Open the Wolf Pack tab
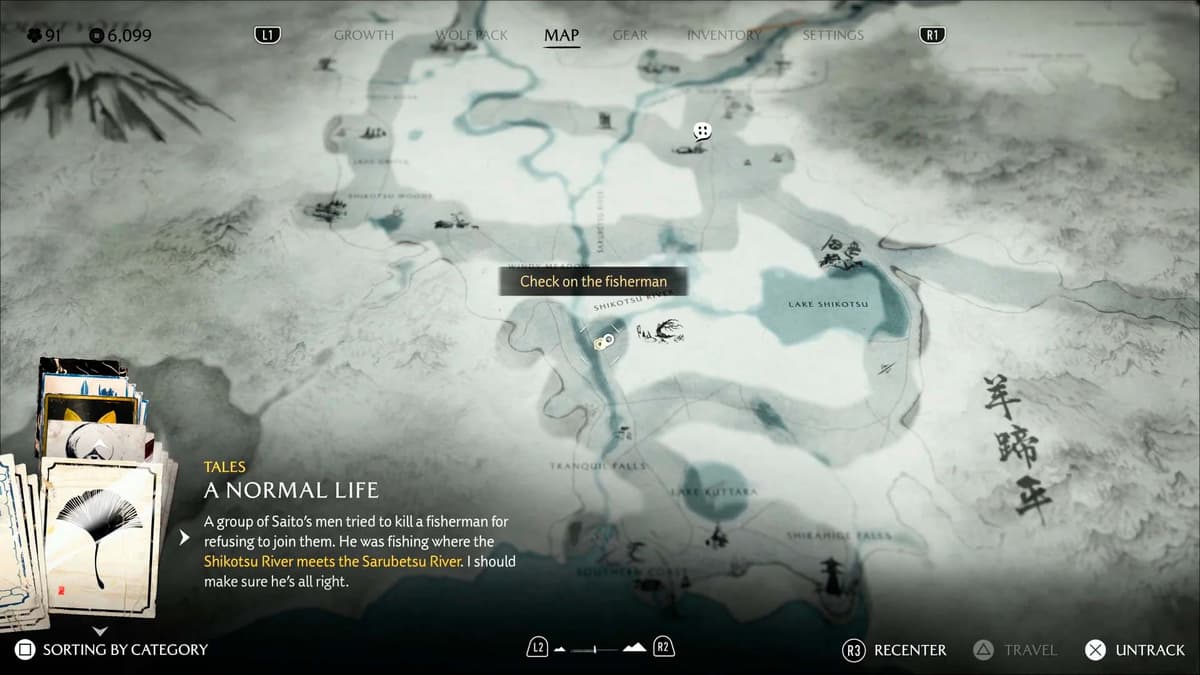1200x675 pixels. pyautogui.click(x=471, y=35)
